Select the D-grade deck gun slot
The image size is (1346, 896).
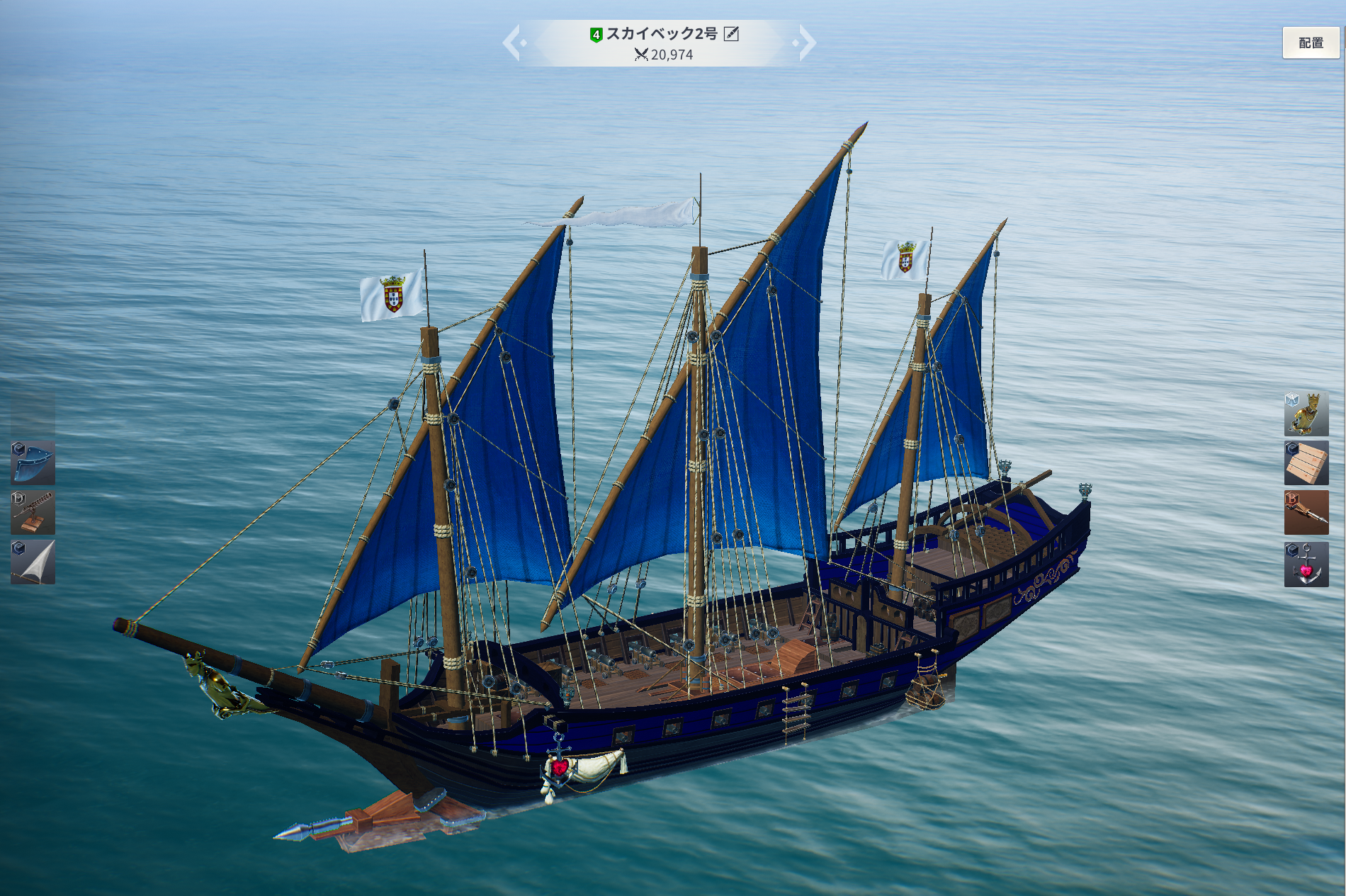pos(33,512)
